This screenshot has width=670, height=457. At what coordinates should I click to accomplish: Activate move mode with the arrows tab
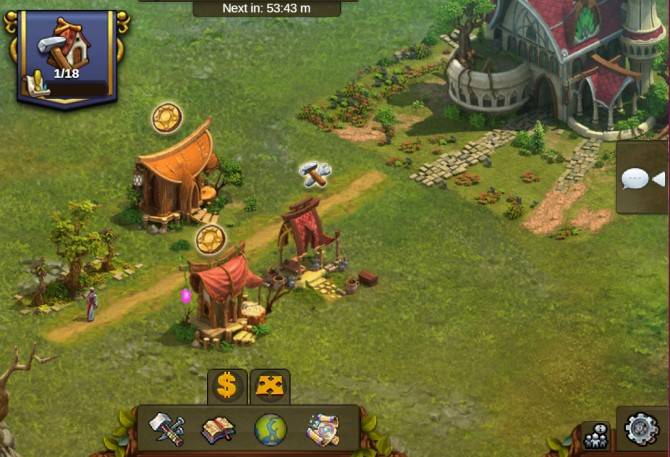pyautogui.click(x=269, y=386)
